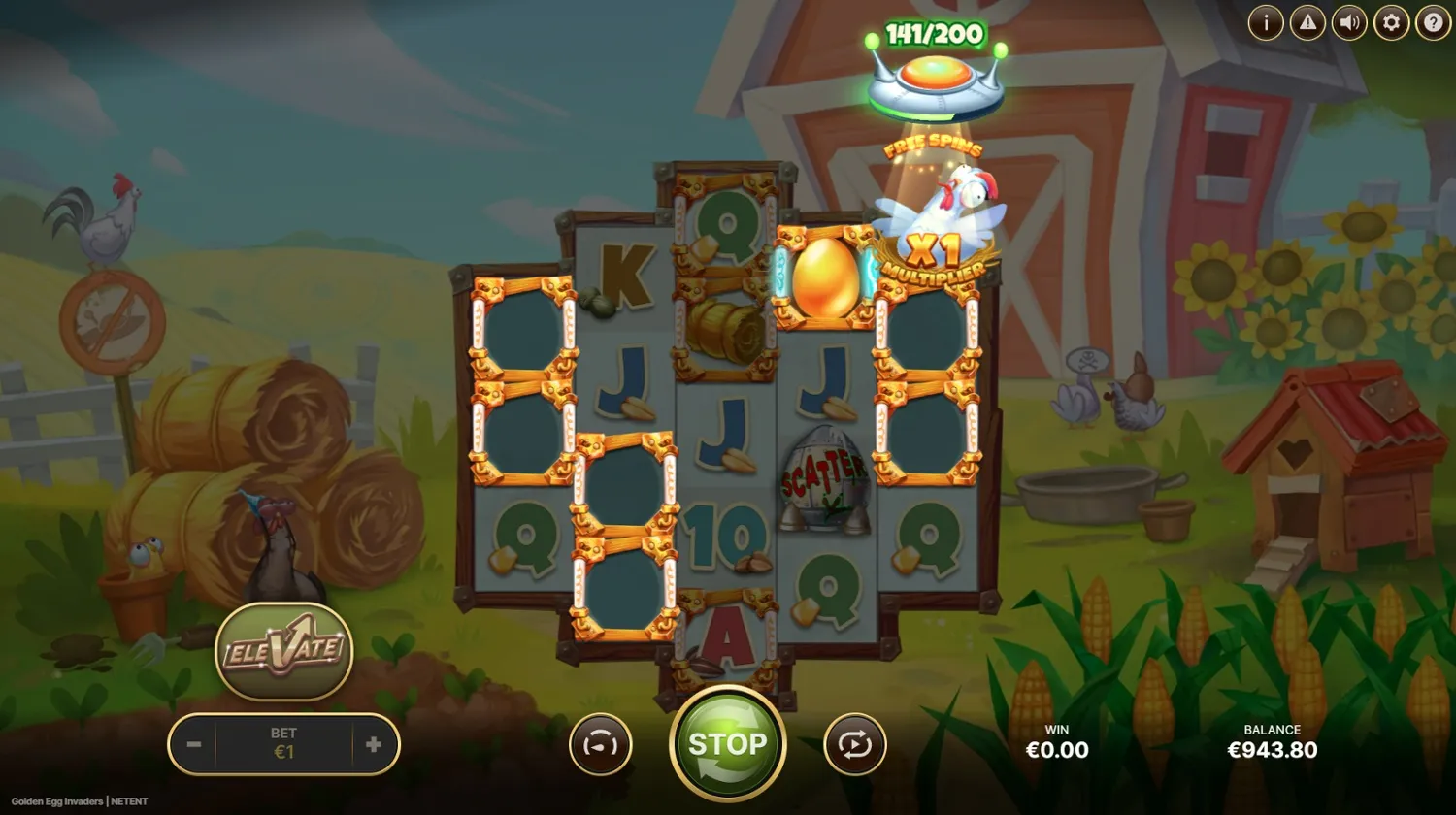Viewport: 1456px width, 815px height.
Task: Adjust the spin speed setting
Action: tap(600, 743)
